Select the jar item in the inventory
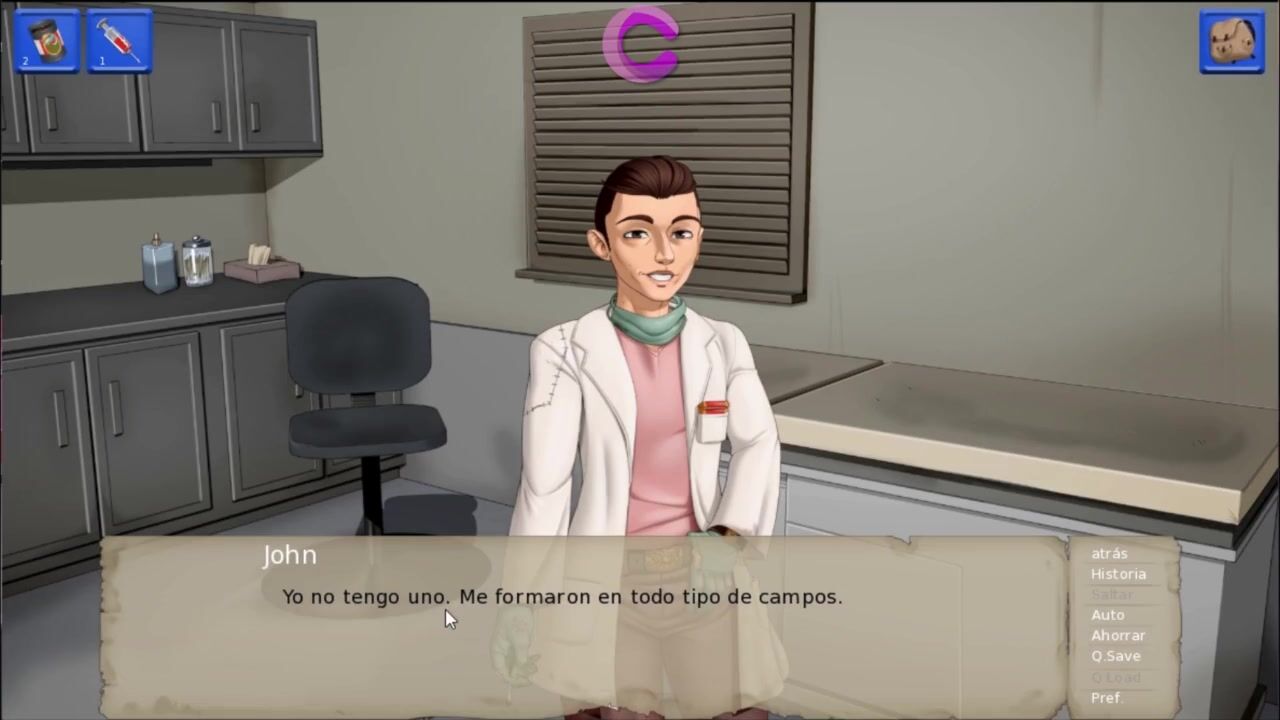 (46, 41)
